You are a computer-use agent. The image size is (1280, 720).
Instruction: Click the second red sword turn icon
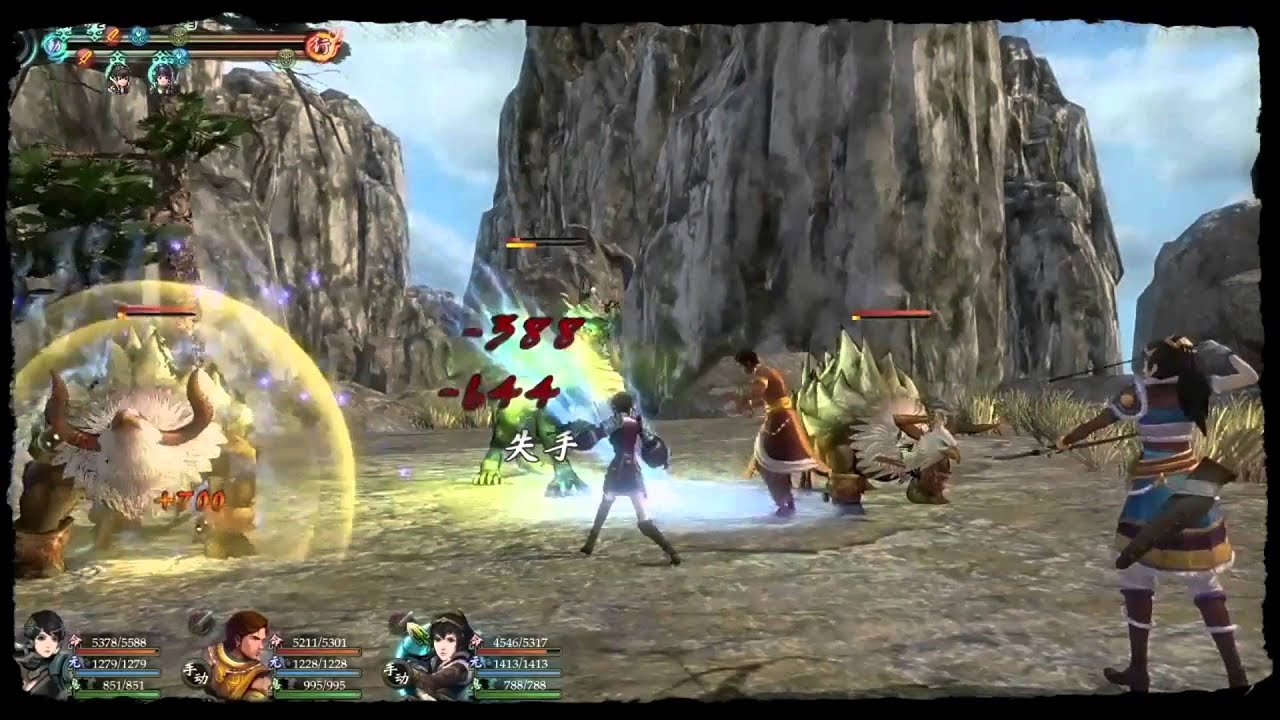click(x=83, y=57)
